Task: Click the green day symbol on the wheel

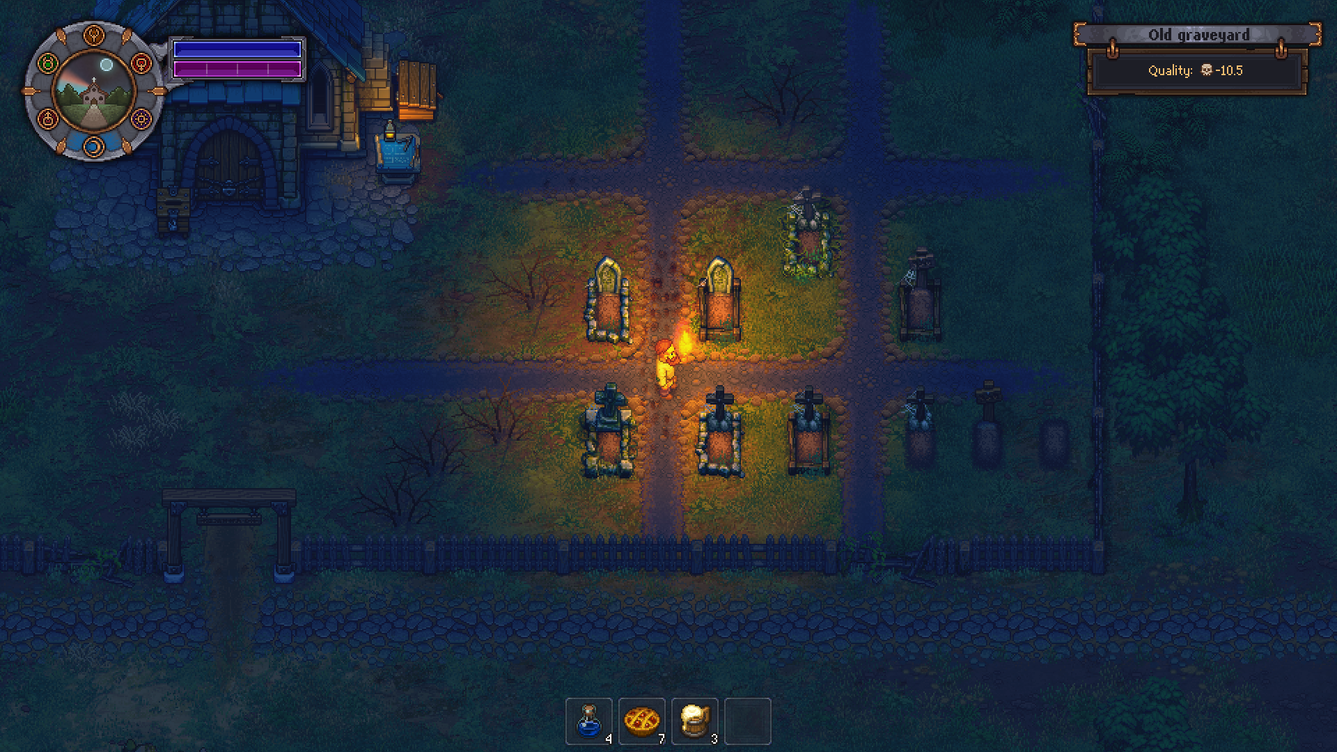Action: click(x=47, y=64)
